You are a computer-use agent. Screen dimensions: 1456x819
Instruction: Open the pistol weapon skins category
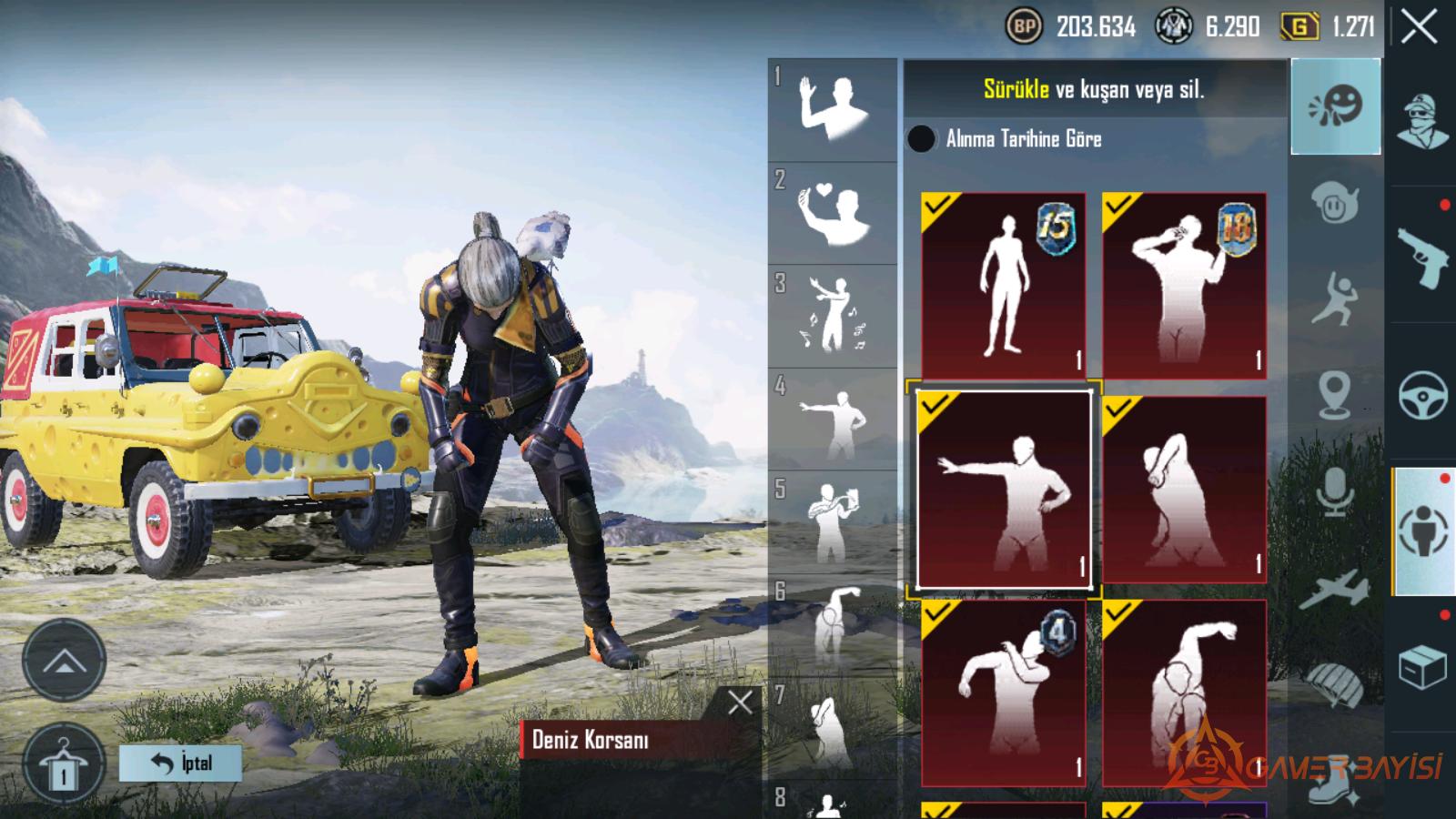[1423, 257]
